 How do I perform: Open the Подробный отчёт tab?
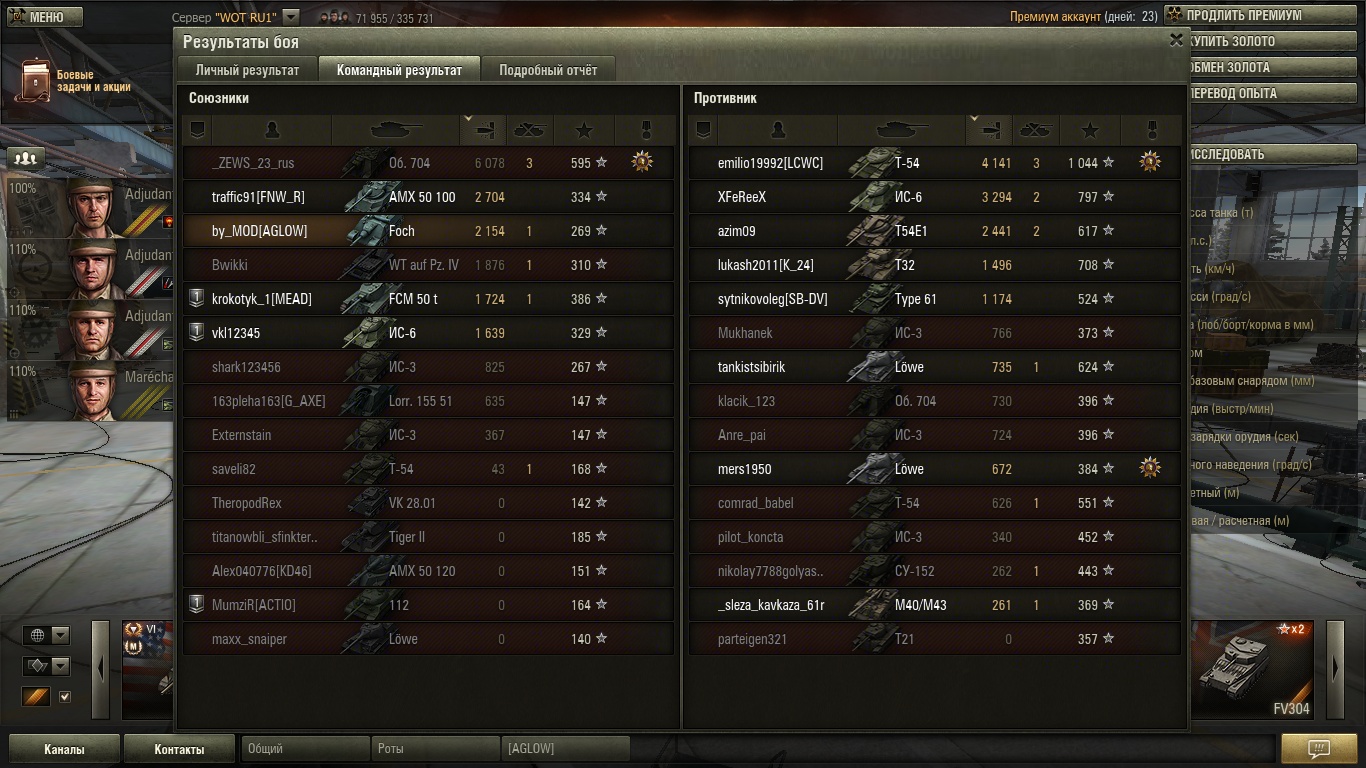548,70
